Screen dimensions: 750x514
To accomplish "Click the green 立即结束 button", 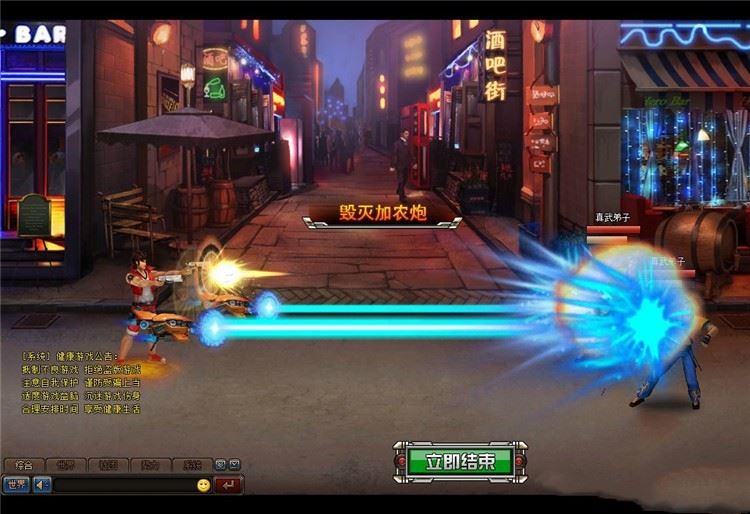I will pyautogui.click(x=460, y=461).
